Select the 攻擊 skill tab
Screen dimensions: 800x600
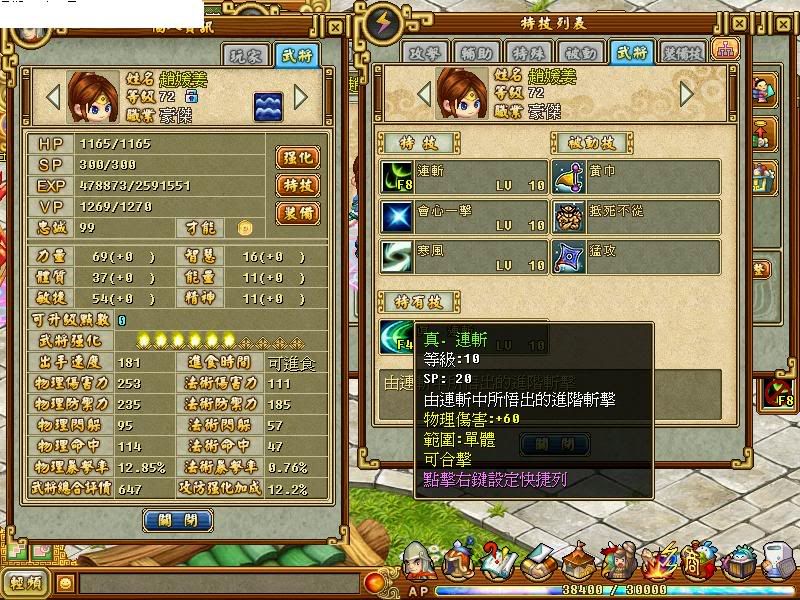click(427, 52)
